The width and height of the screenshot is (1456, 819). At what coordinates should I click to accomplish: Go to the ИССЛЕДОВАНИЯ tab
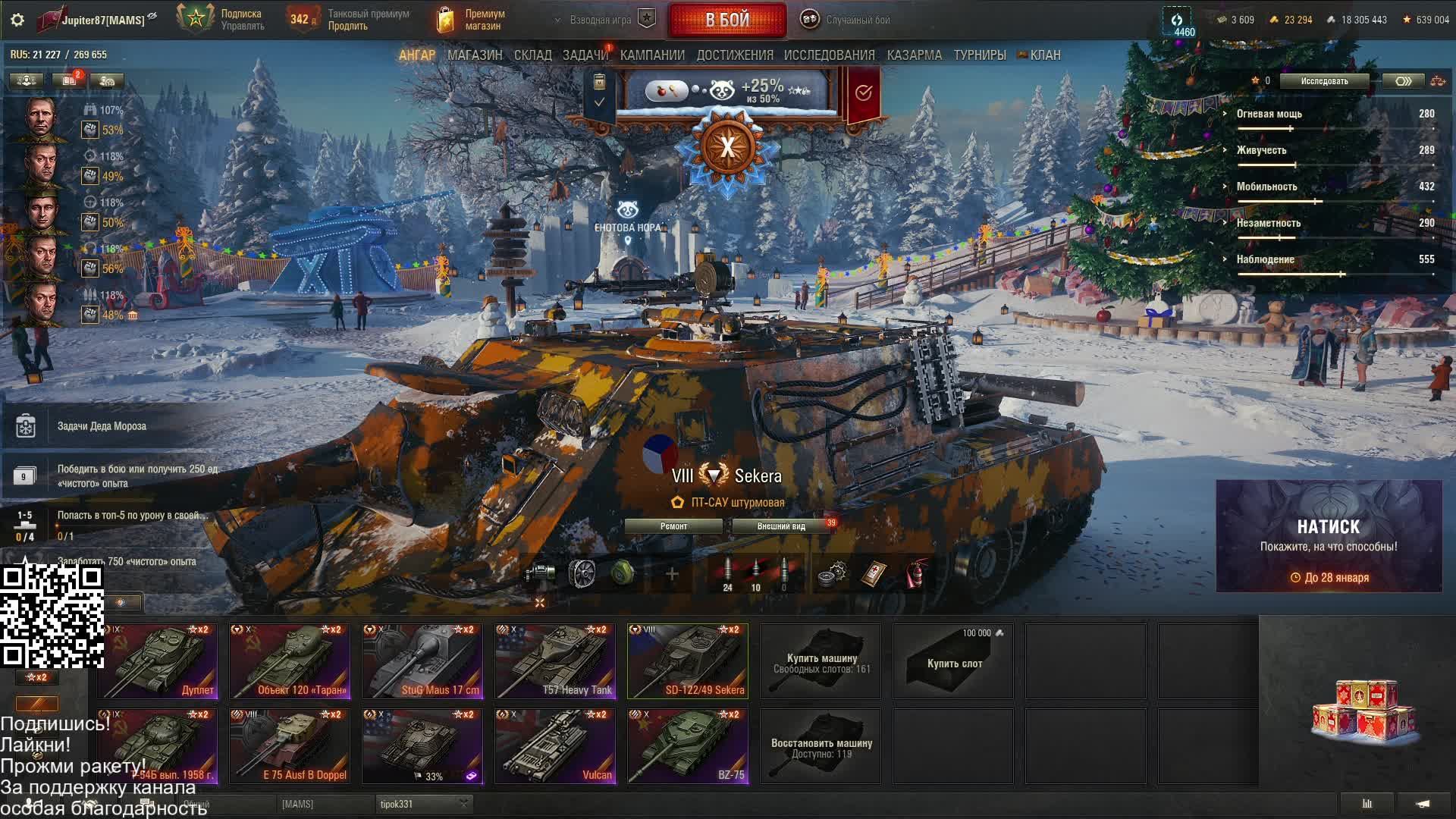[x=829, y=55]
